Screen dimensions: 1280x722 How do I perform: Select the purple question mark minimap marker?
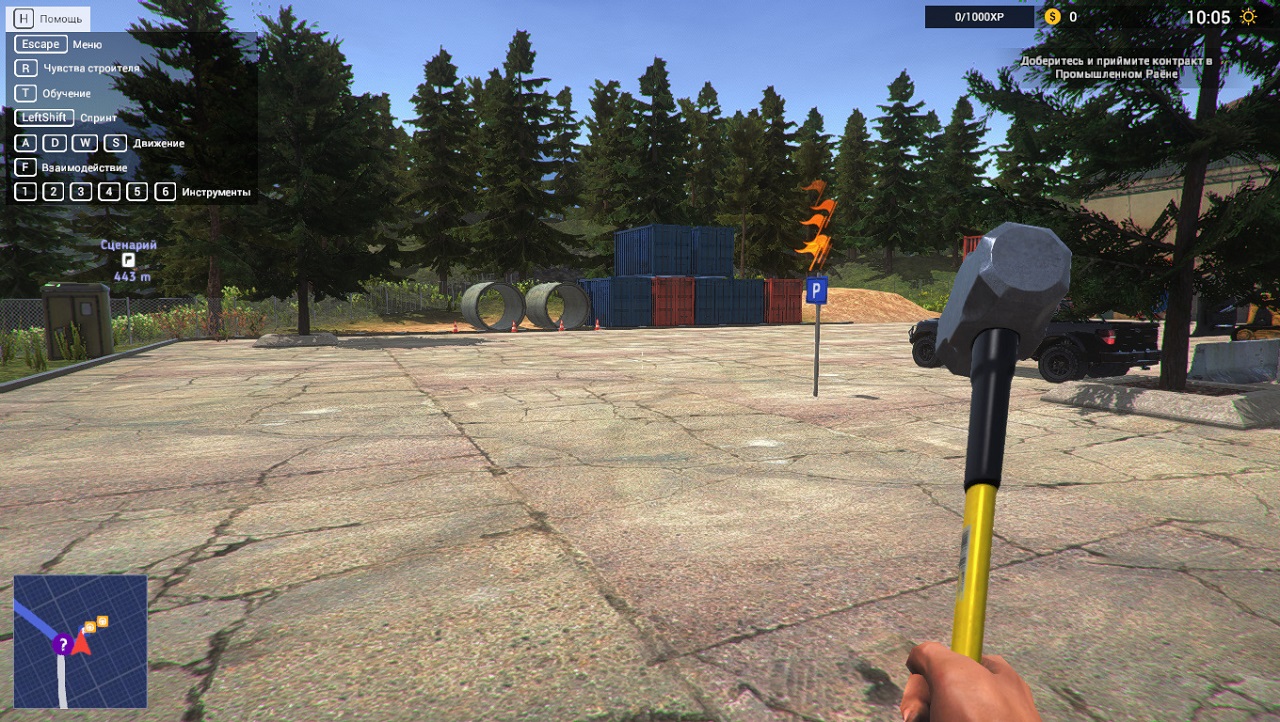tap(62, 645)
